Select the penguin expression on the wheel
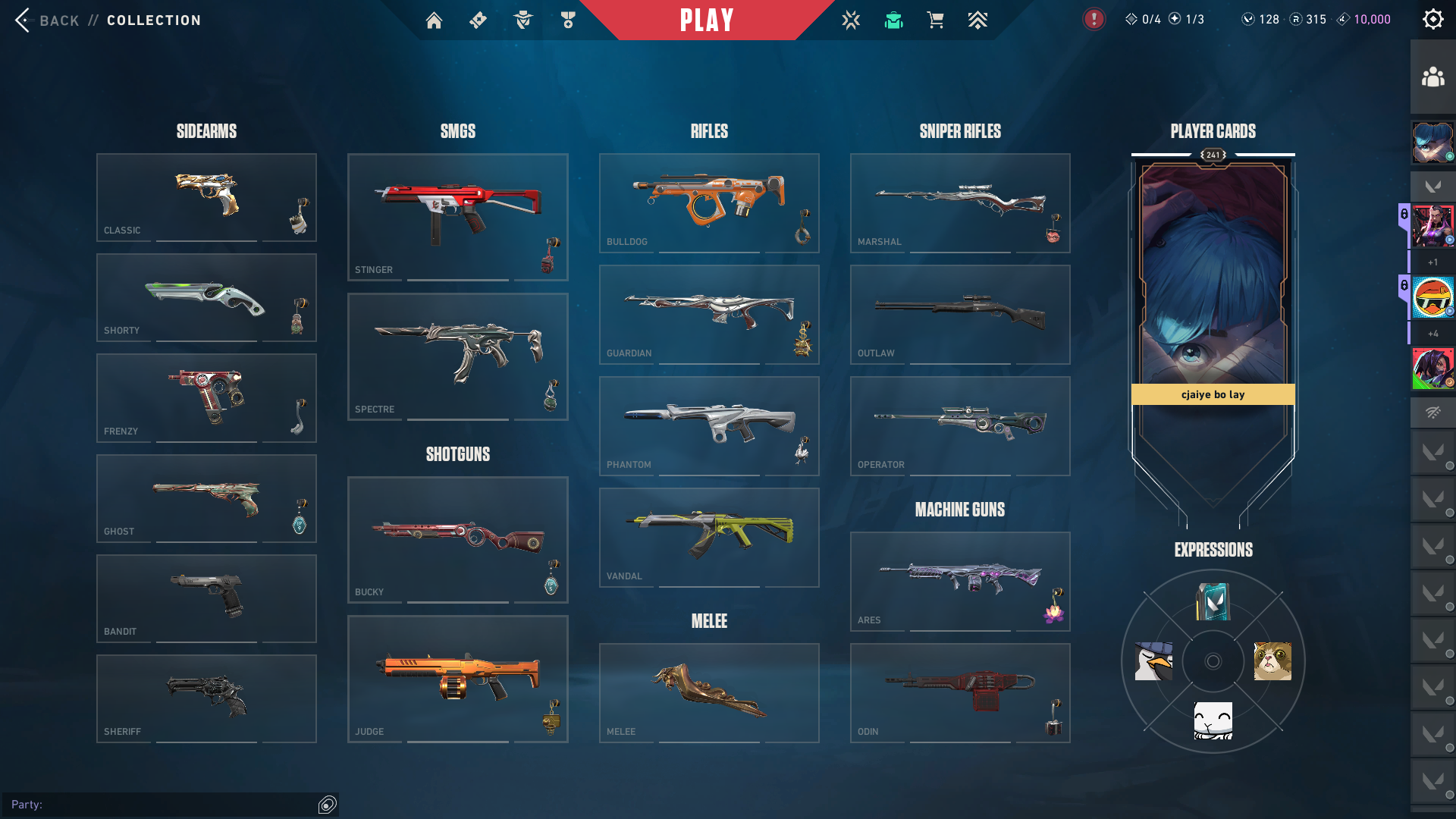Viewport: 1456px width, 819px height. (1153, 661)
